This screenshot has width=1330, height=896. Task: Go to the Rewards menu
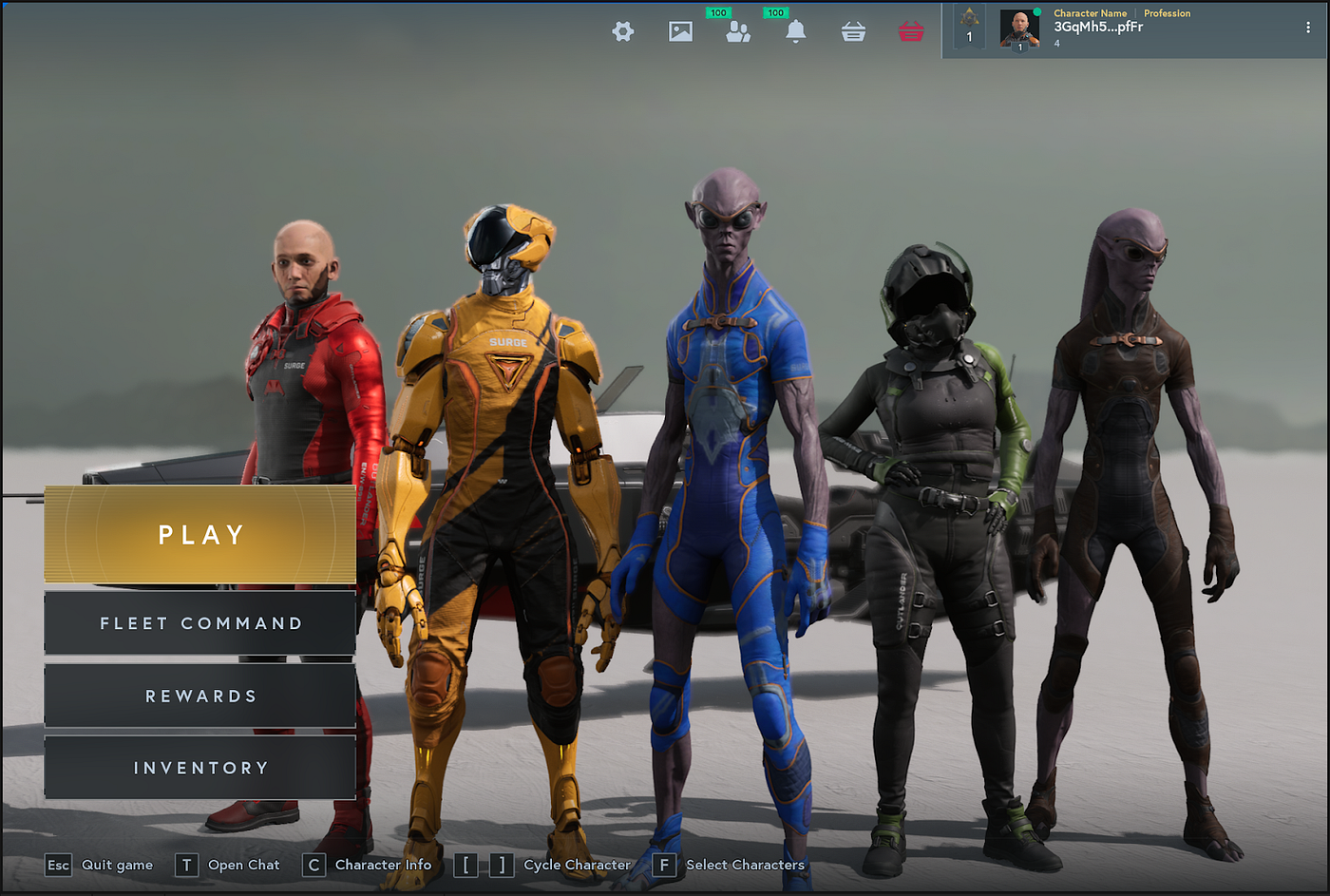[x=200, y=696]
